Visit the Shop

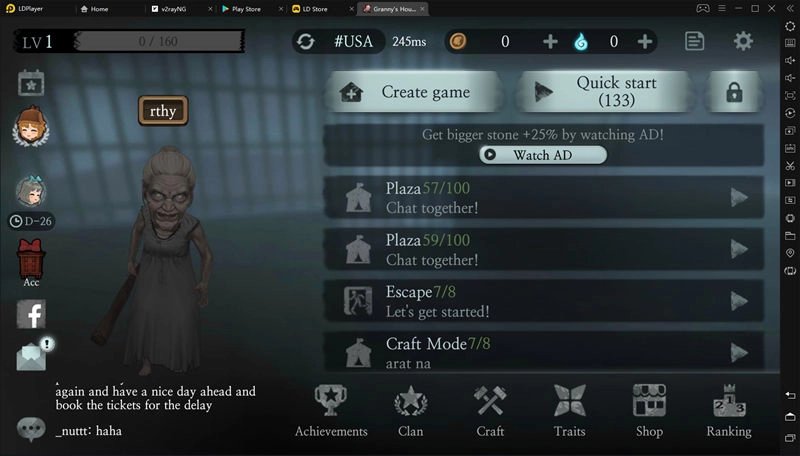(649, 411)
